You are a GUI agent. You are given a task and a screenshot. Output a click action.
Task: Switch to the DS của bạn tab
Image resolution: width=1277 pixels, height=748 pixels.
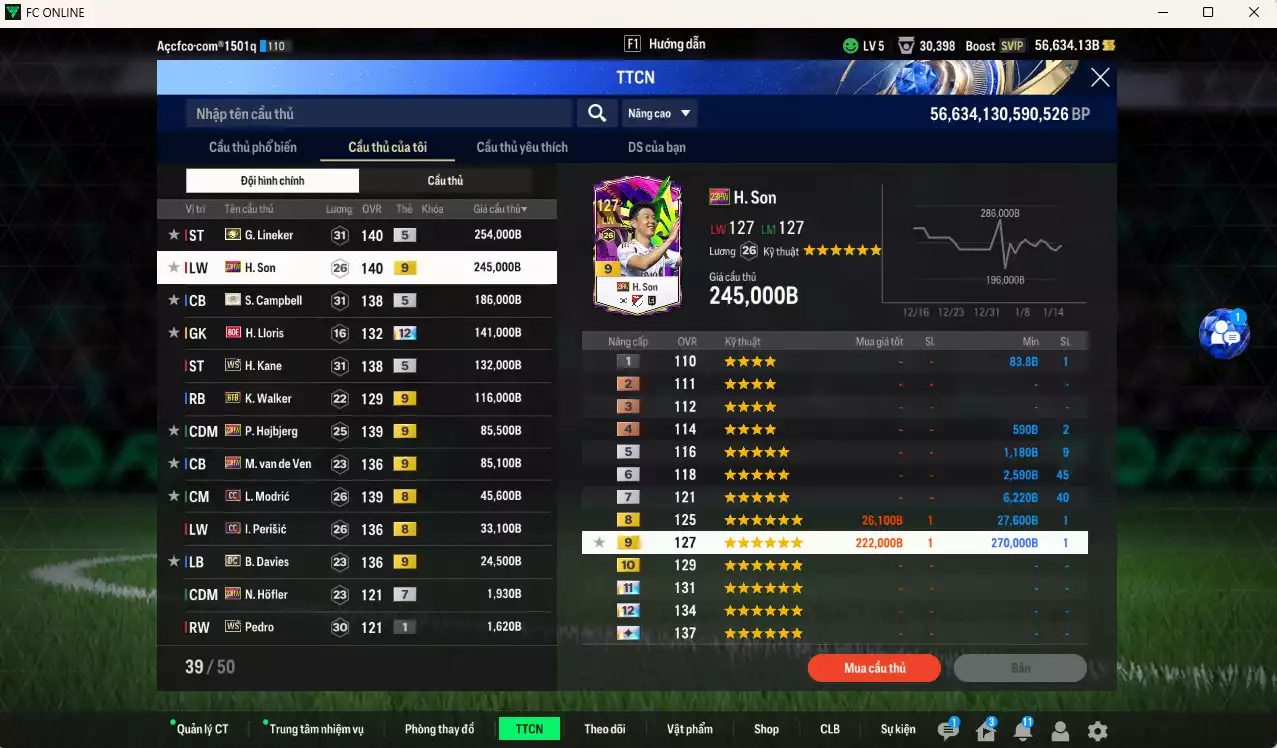(657, 147)
